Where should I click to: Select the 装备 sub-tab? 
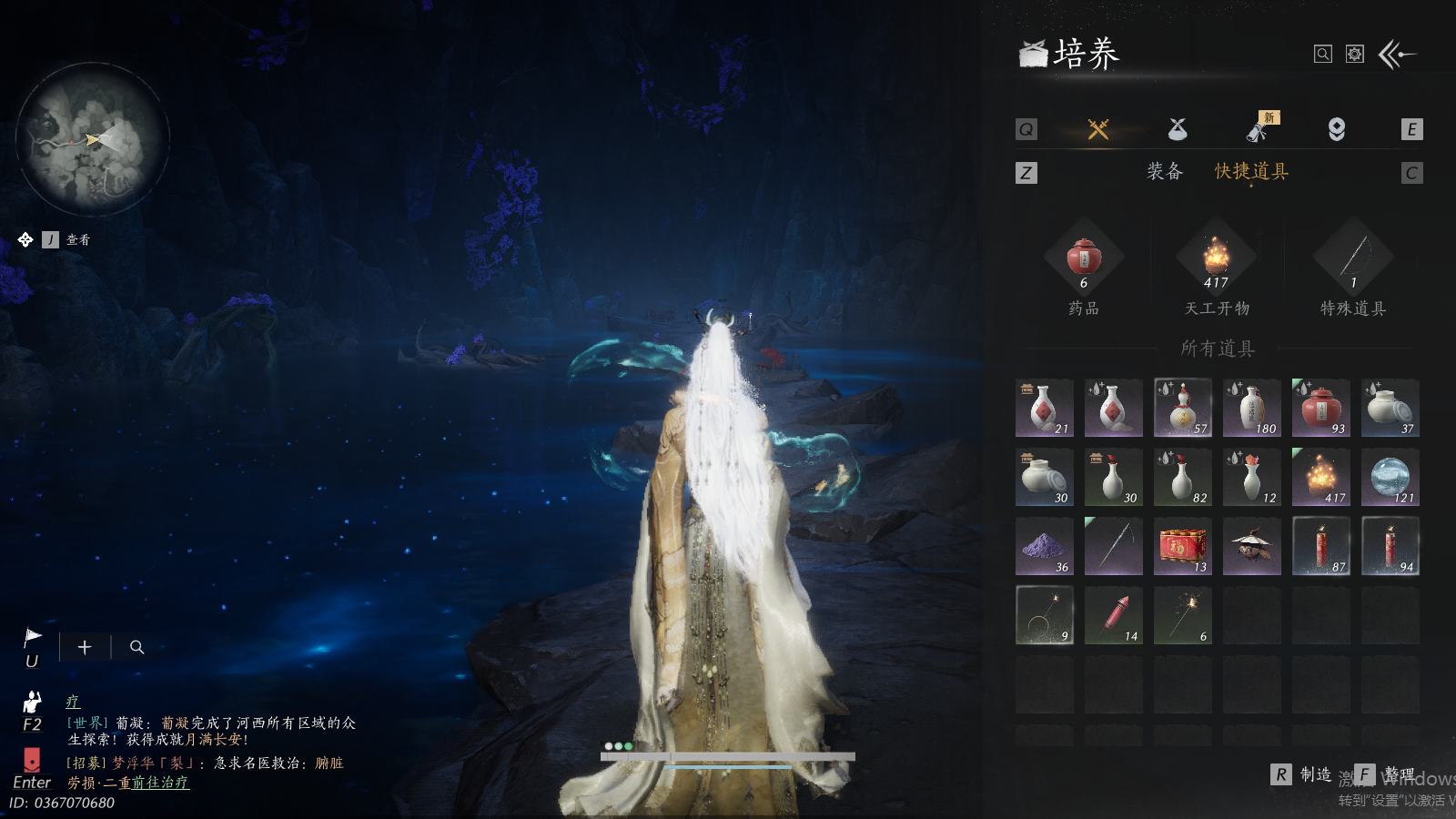point(1164,171)
